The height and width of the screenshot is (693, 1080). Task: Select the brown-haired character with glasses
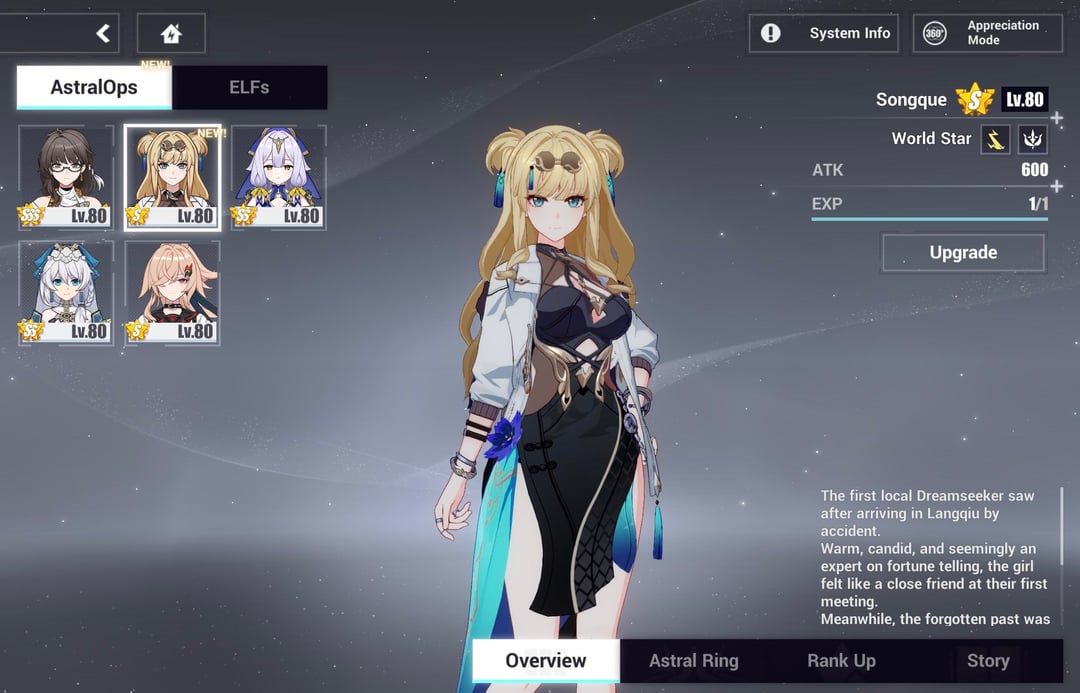click(x=66, y=178)
